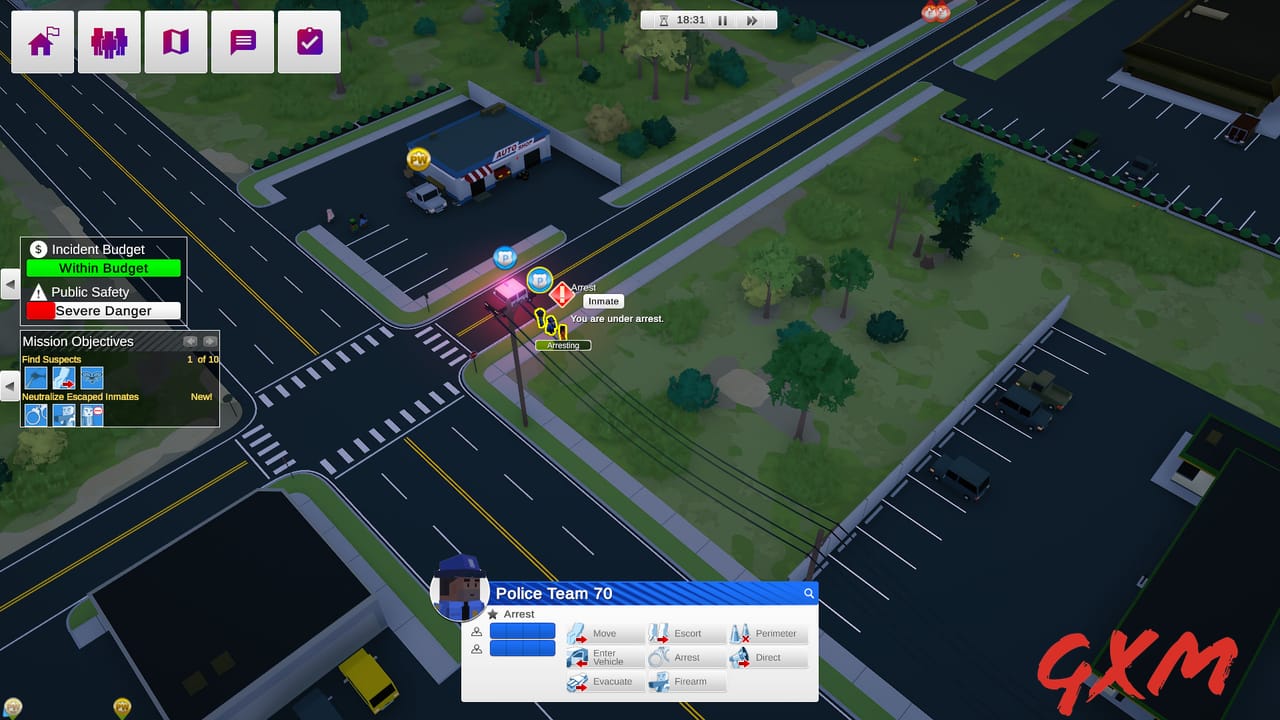1280x720 pixels.
Task: Collapse the Incident Budget panel
Action: pyautogui.click(x=9, y=283)
